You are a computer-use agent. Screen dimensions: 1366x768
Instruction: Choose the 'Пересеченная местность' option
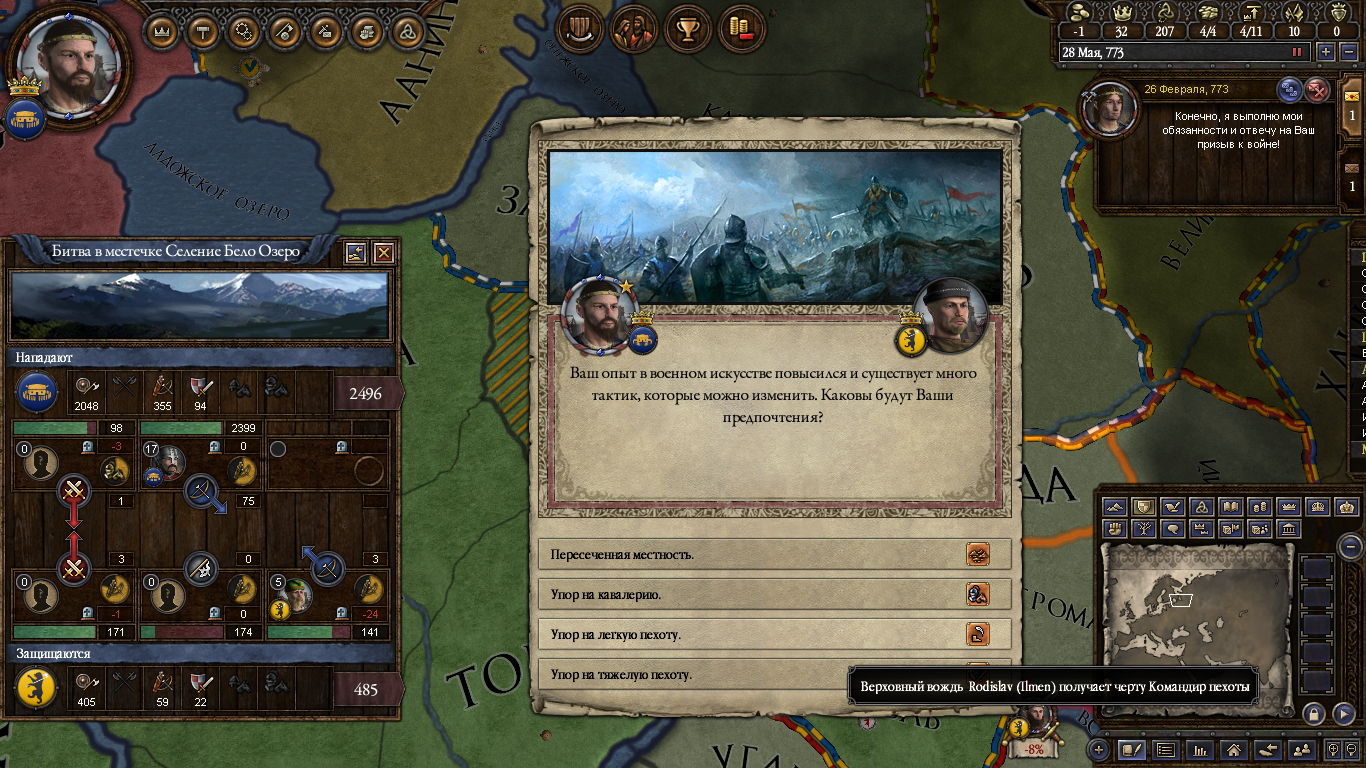pyautogui.click(x=775, y=554)
